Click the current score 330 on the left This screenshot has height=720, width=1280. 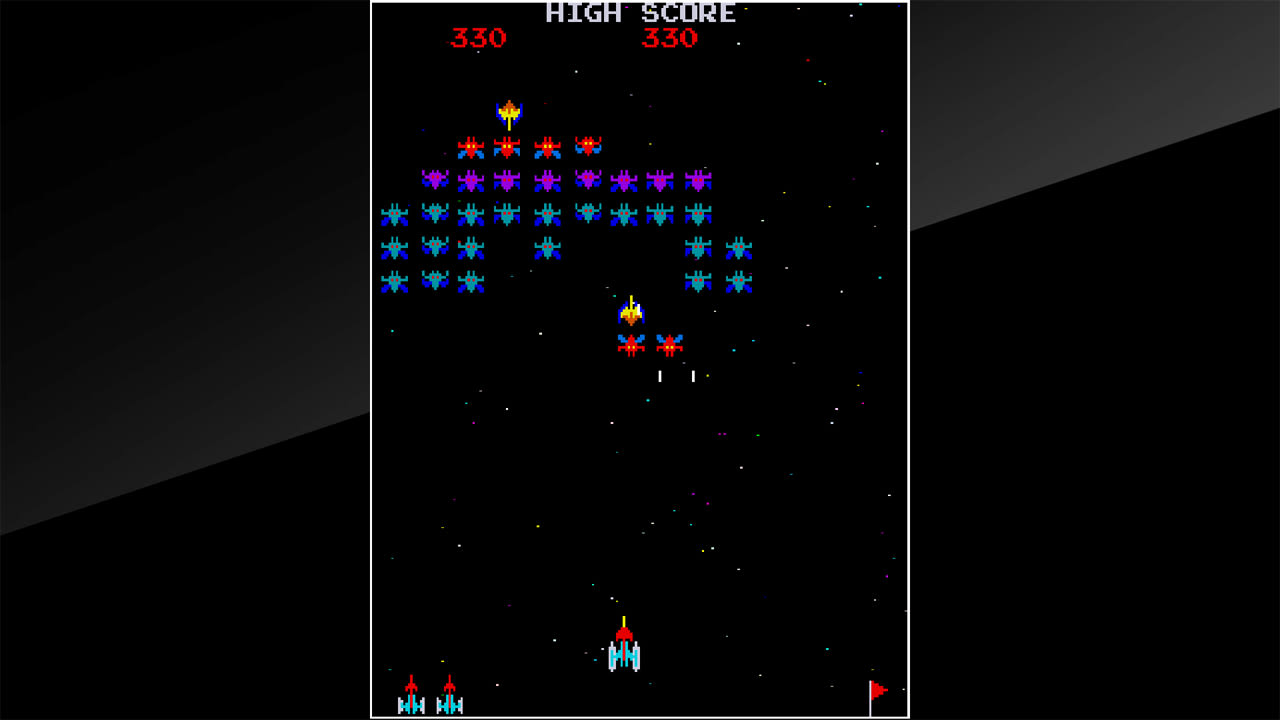(480, 38)
